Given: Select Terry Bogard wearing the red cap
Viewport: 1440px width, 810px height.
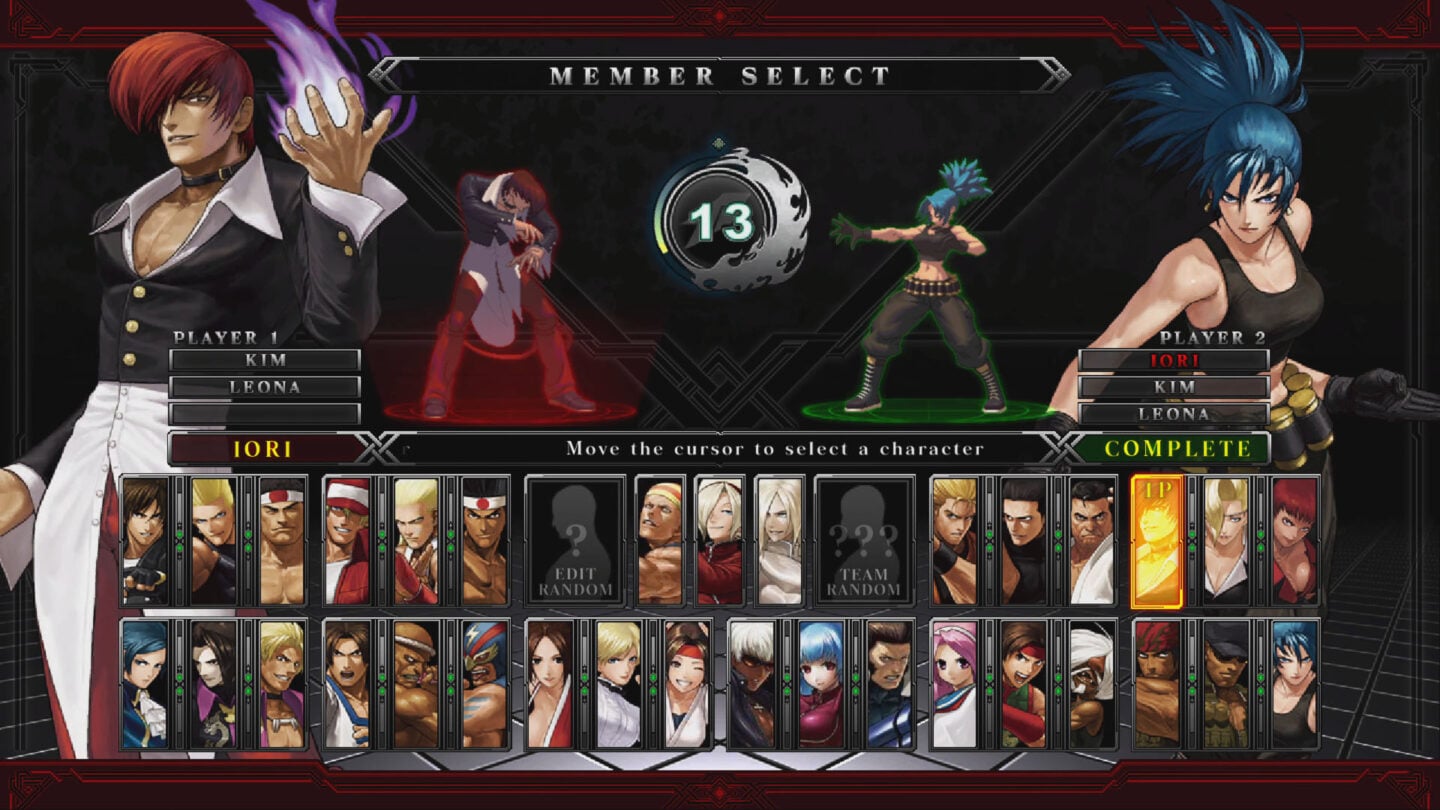Looking at the screenshot, I should click(x=348, y=540).
